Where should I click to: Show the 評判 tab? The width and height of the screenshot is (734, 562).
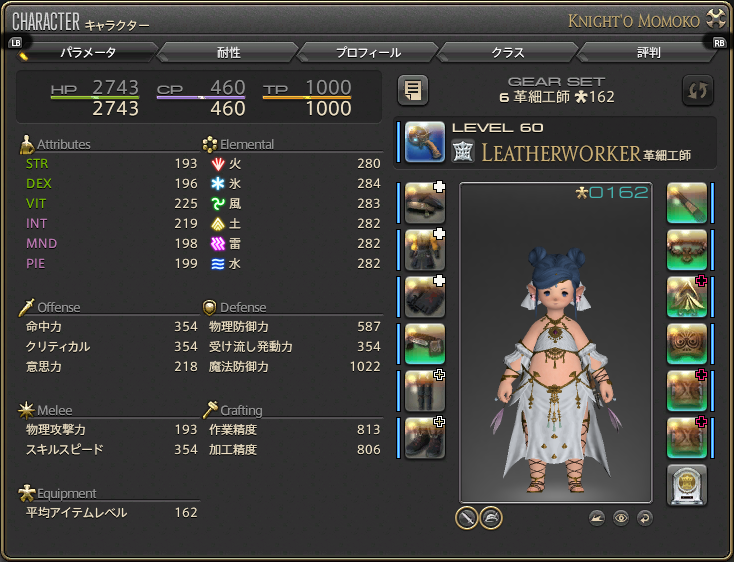click(x=648, y=52)
